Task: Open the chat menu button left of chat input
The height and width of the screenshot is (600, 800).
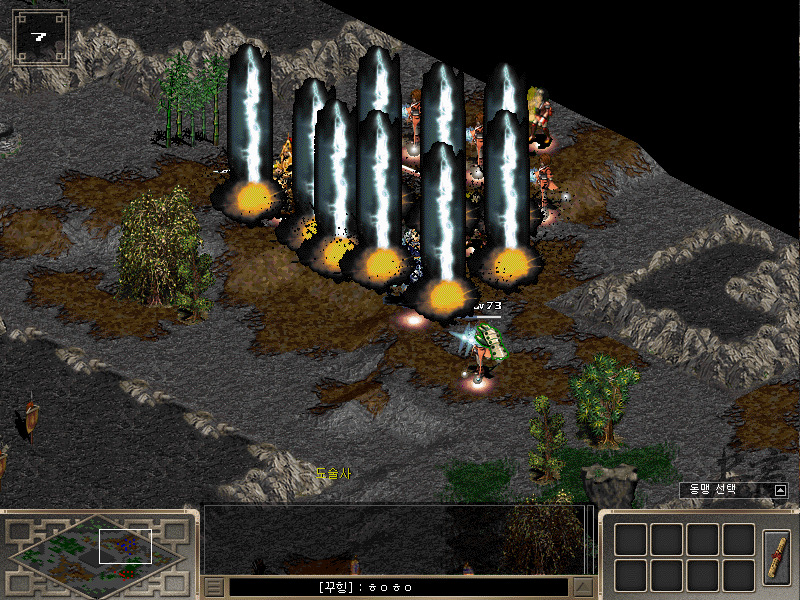Action: (x=214, y=587)
